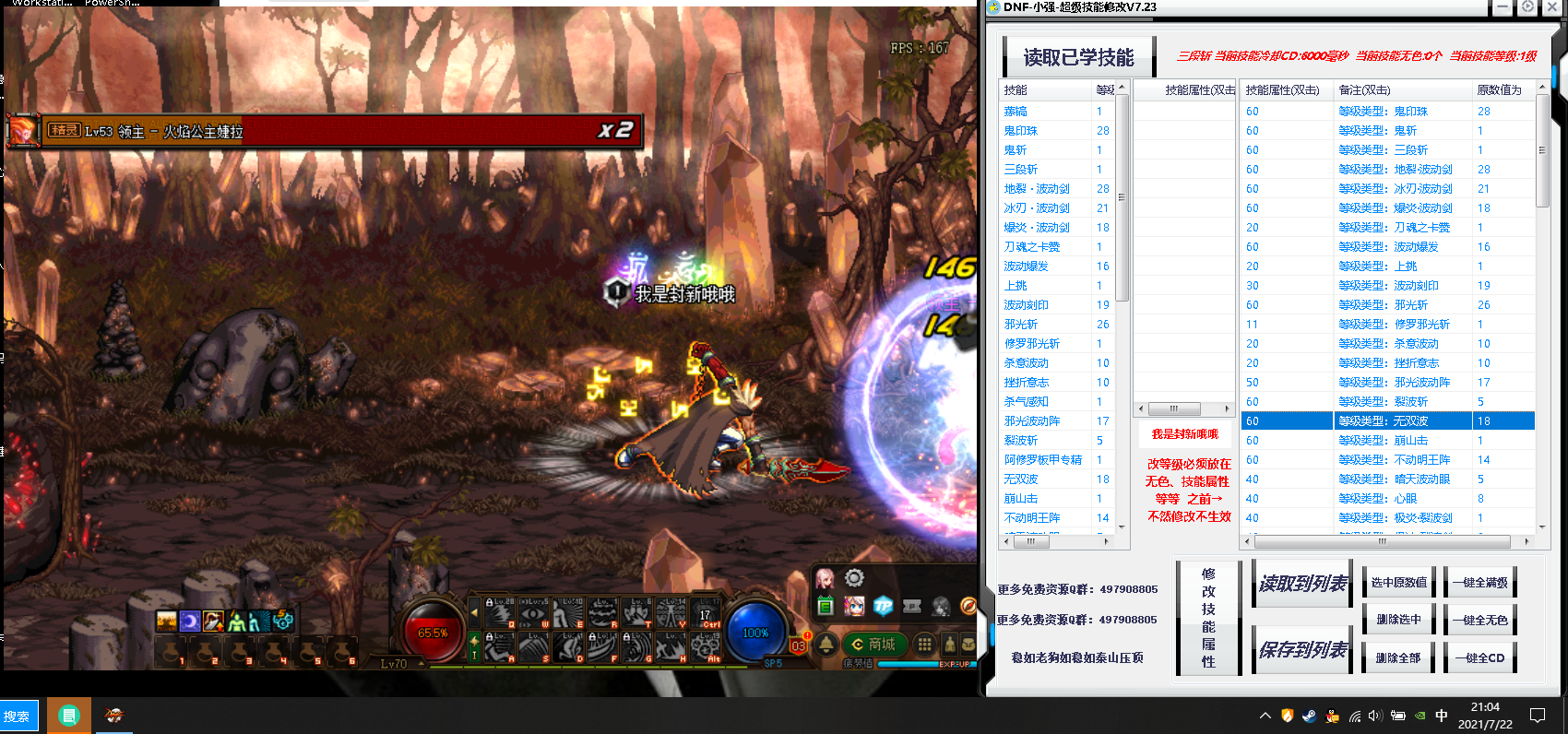This screenshot has height=734, width=1568.
Task: Click the TP points icon
Action: point(883,607)
